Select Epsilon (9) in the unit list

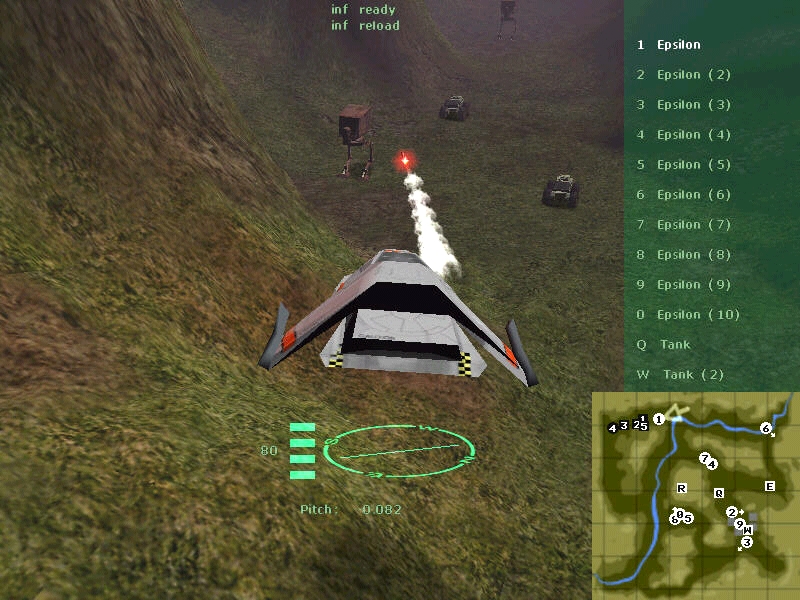(693, 285)
